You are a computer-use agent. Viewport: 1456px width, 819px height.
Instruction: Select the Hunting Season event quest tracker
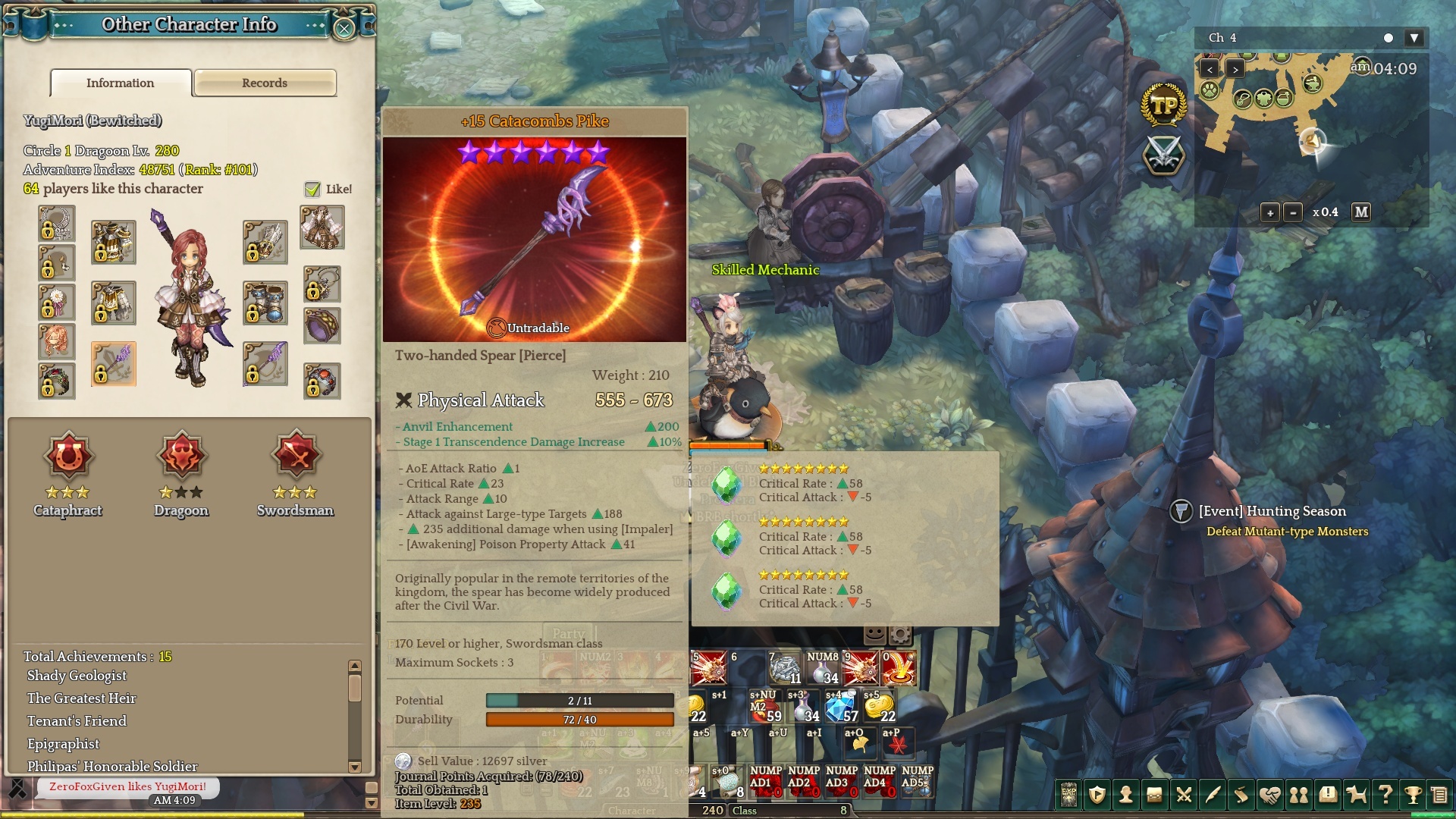pyautogui.click(x=1272, y=511)
